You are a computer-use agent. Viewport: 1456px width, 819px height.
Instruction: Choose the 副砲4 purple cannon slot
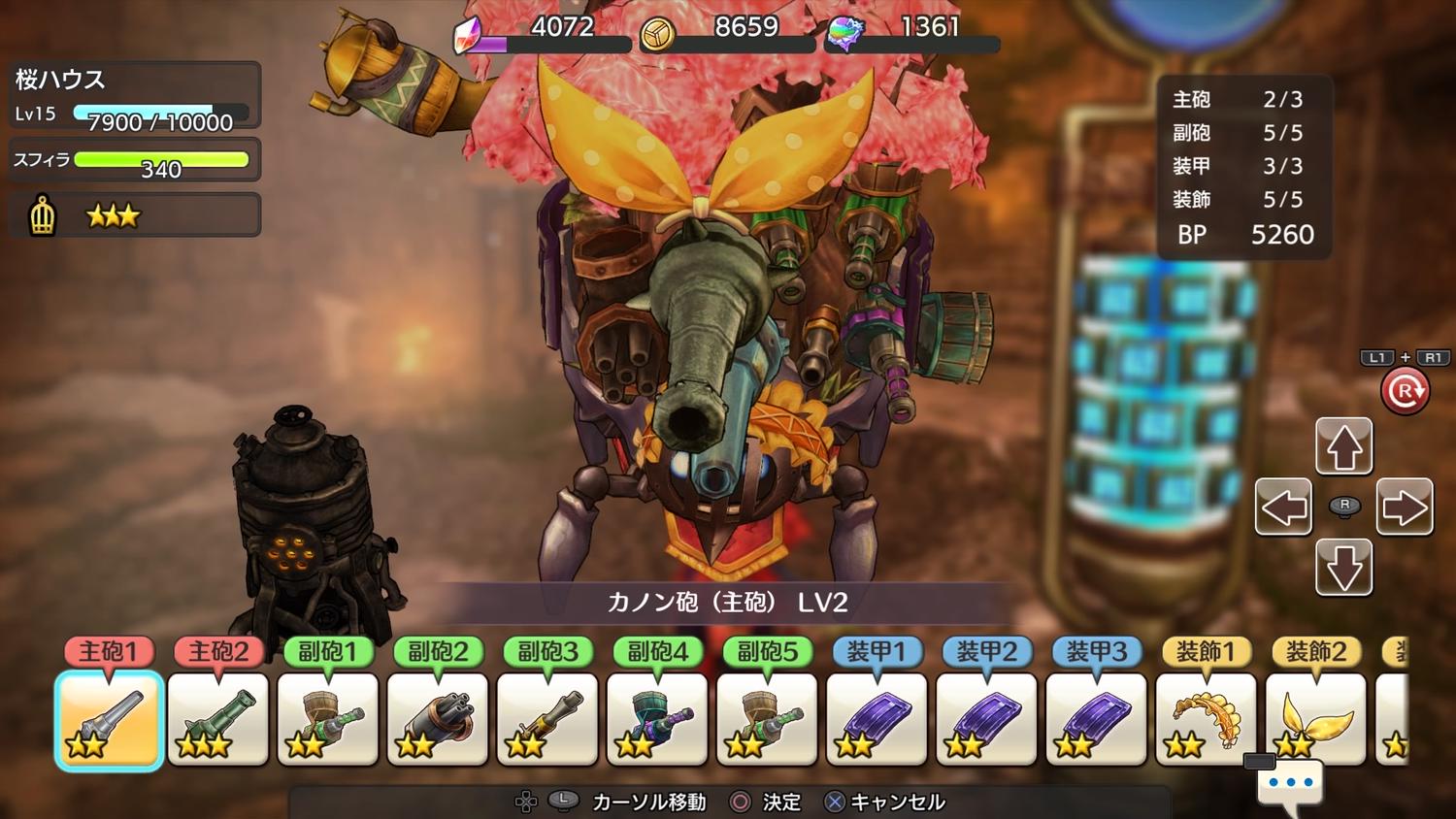657,720
